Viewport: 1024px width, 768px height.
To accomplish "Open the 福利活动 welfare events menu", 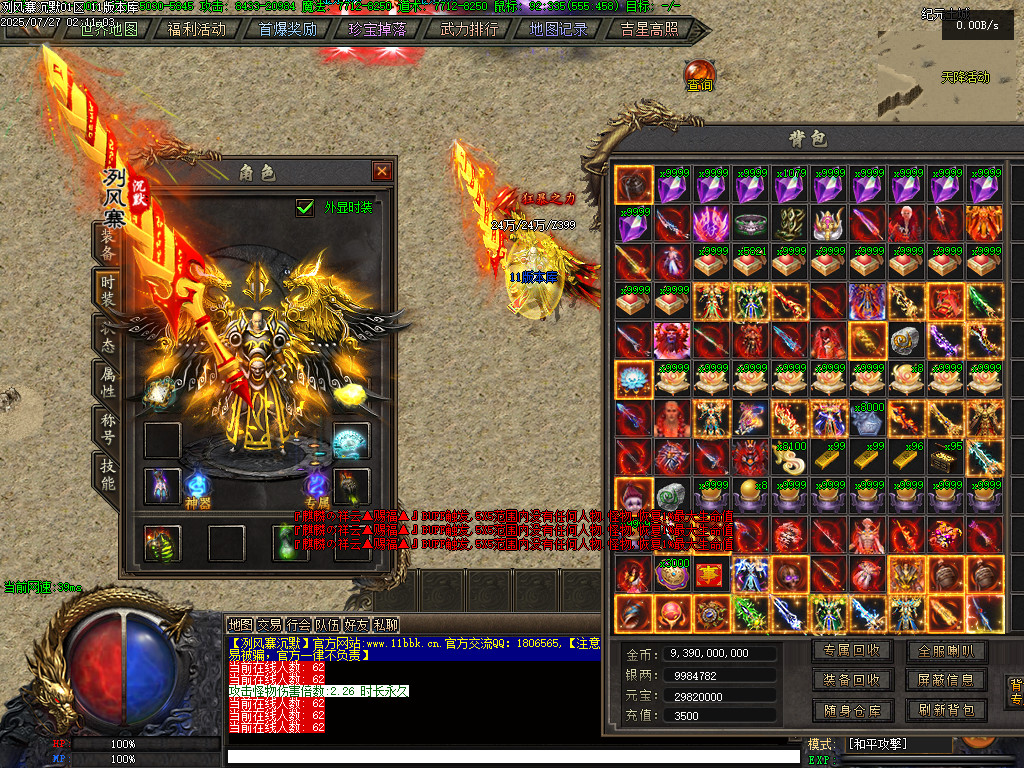I will click(x=197, y=29).
